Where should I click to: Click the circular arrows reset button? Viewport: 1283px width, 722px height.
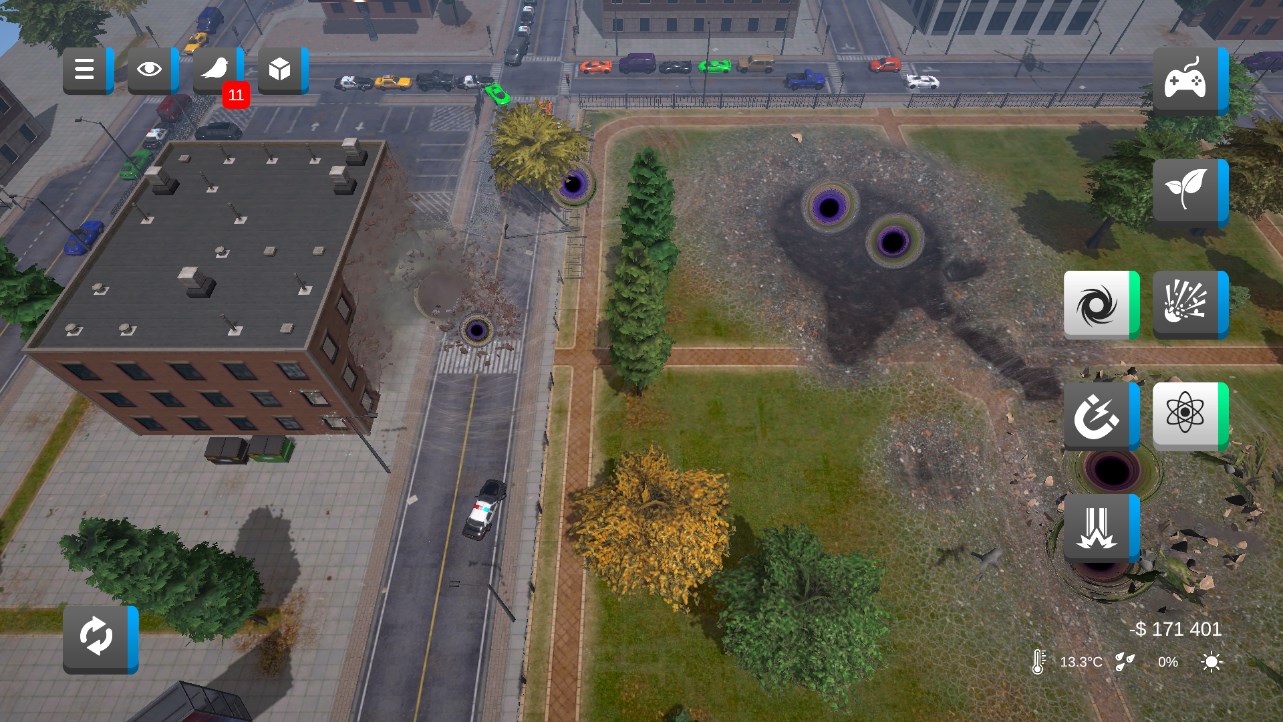tap(97, 637)
